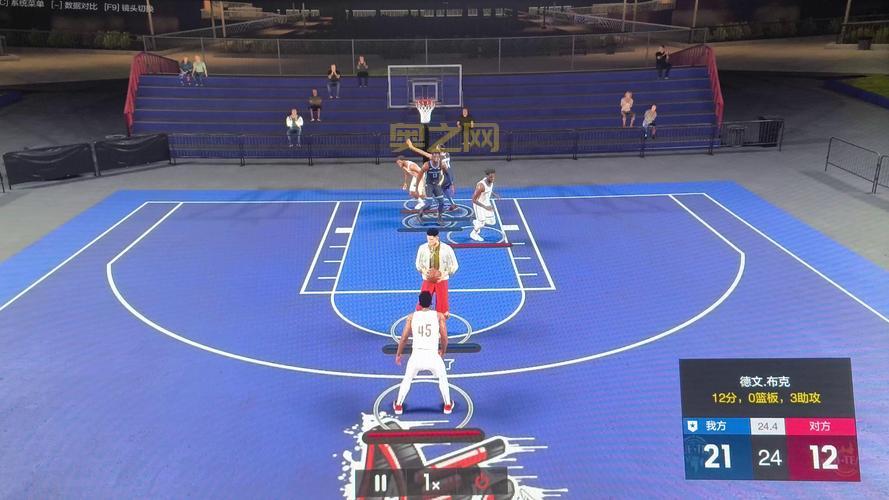Click the red power icon button

[x=481, y=483]
